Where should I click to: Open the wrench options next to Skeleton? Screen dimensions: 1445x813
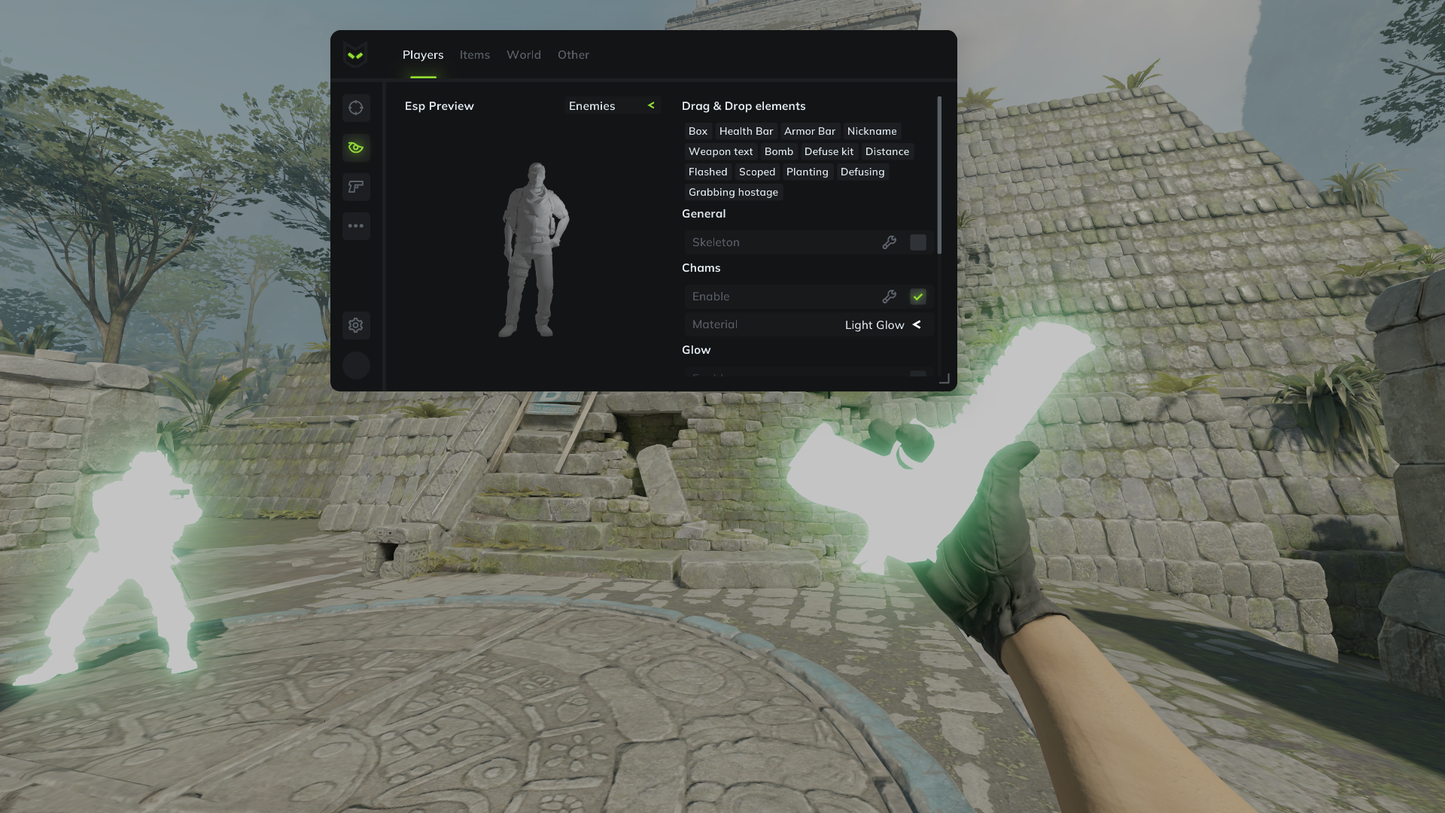click(889, 242)
